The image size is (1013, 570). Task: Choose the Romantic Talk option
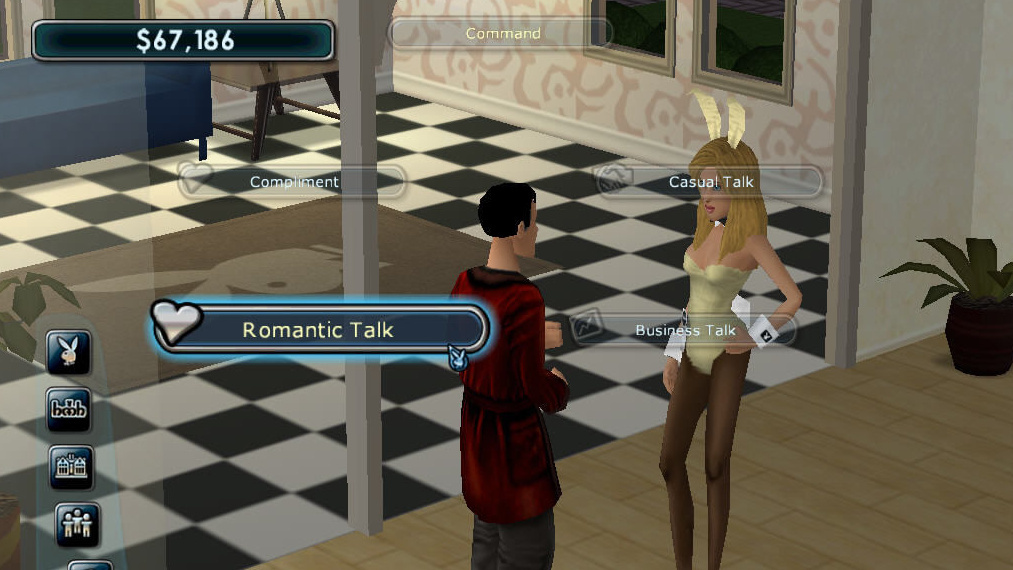coord(319,330)
